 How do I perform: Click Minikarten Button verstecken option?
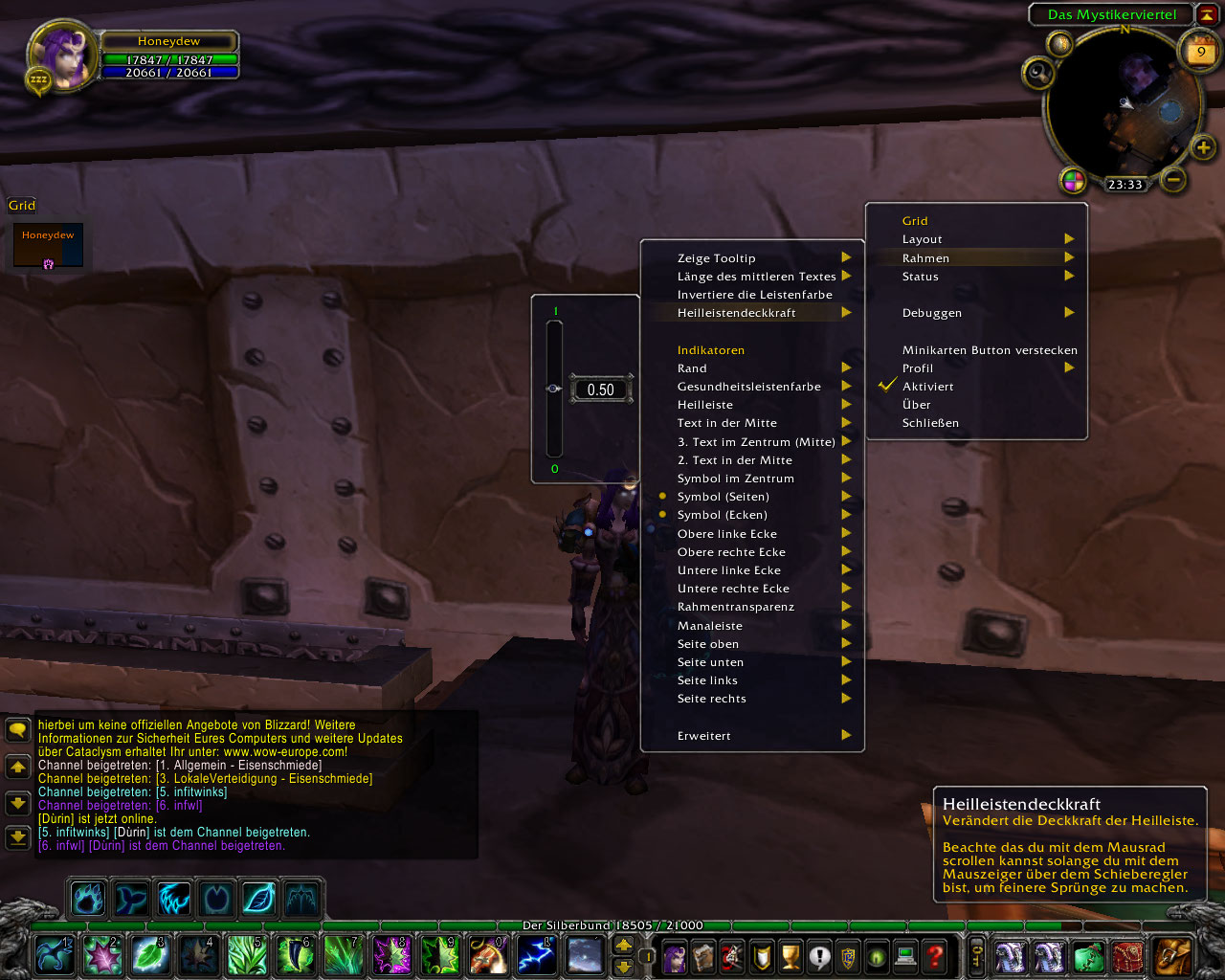(990, 350)
